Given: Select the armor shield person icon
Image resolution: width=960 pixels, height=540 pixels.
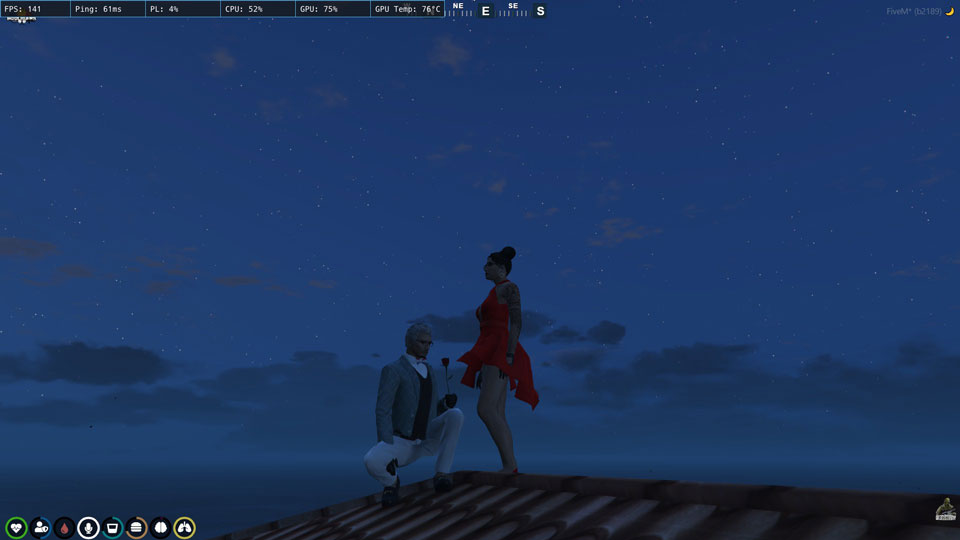Looking at the screenshot, I should click(40, 527).
